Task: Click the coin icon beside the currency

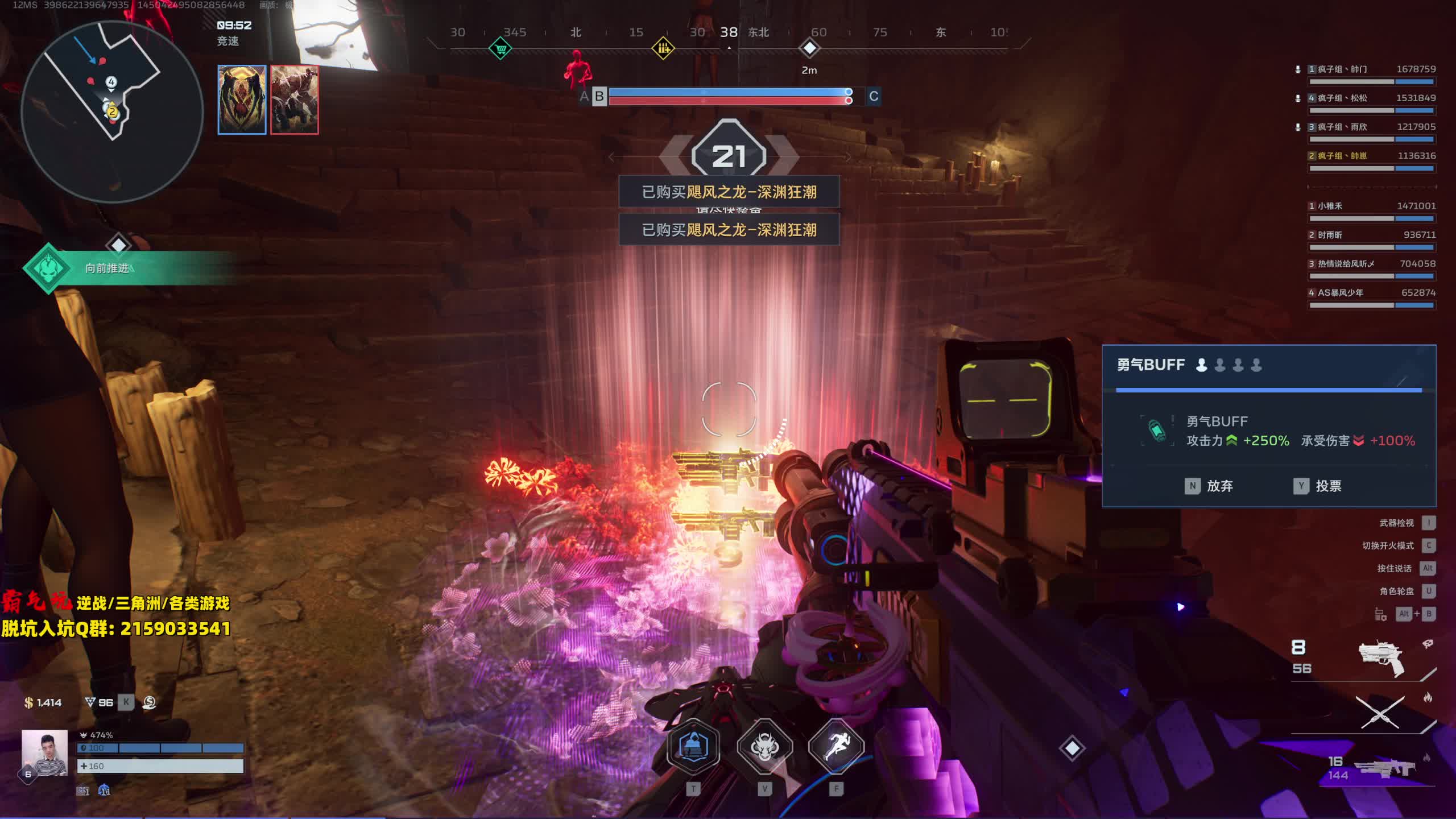Action: tap(150, 702)
